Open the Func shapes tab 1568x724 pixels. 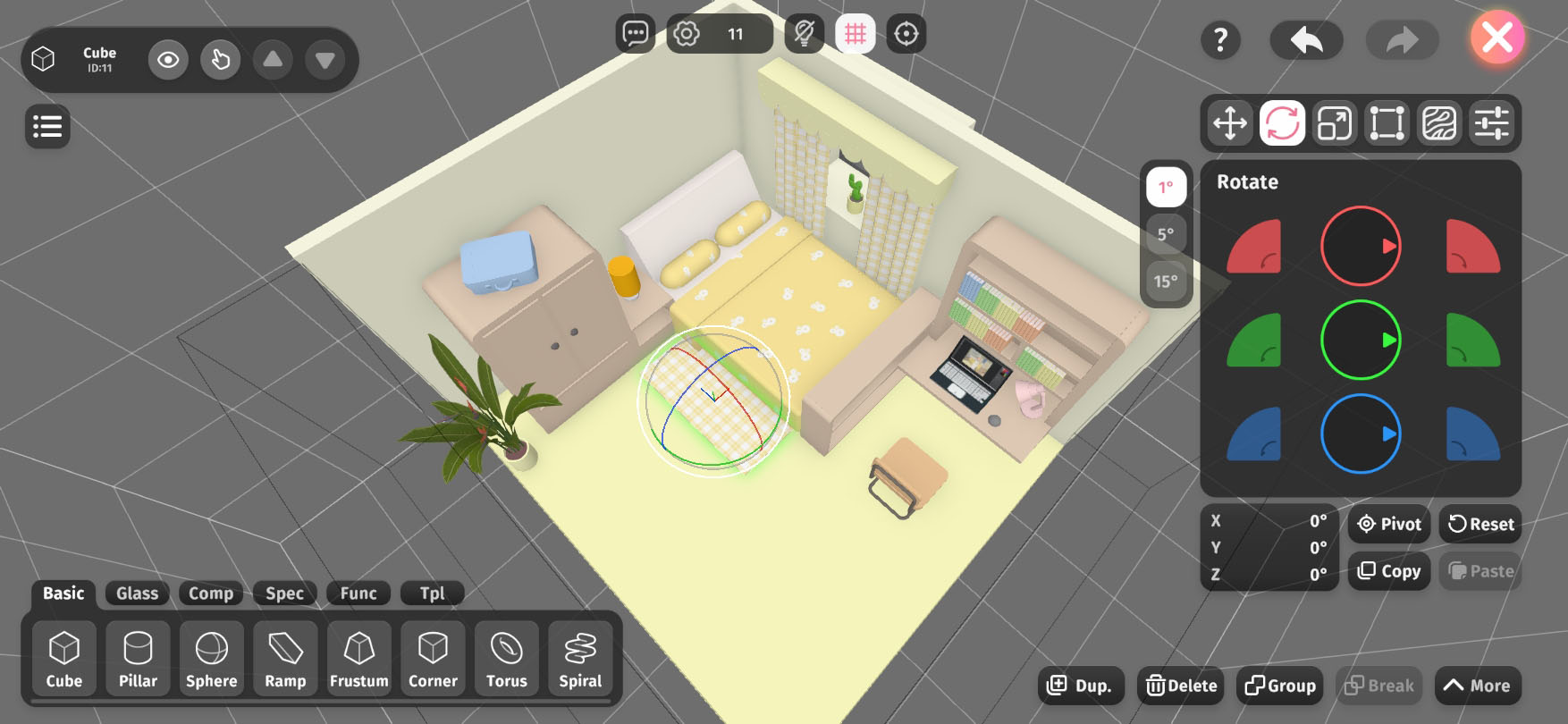click(x=358, y=594)
